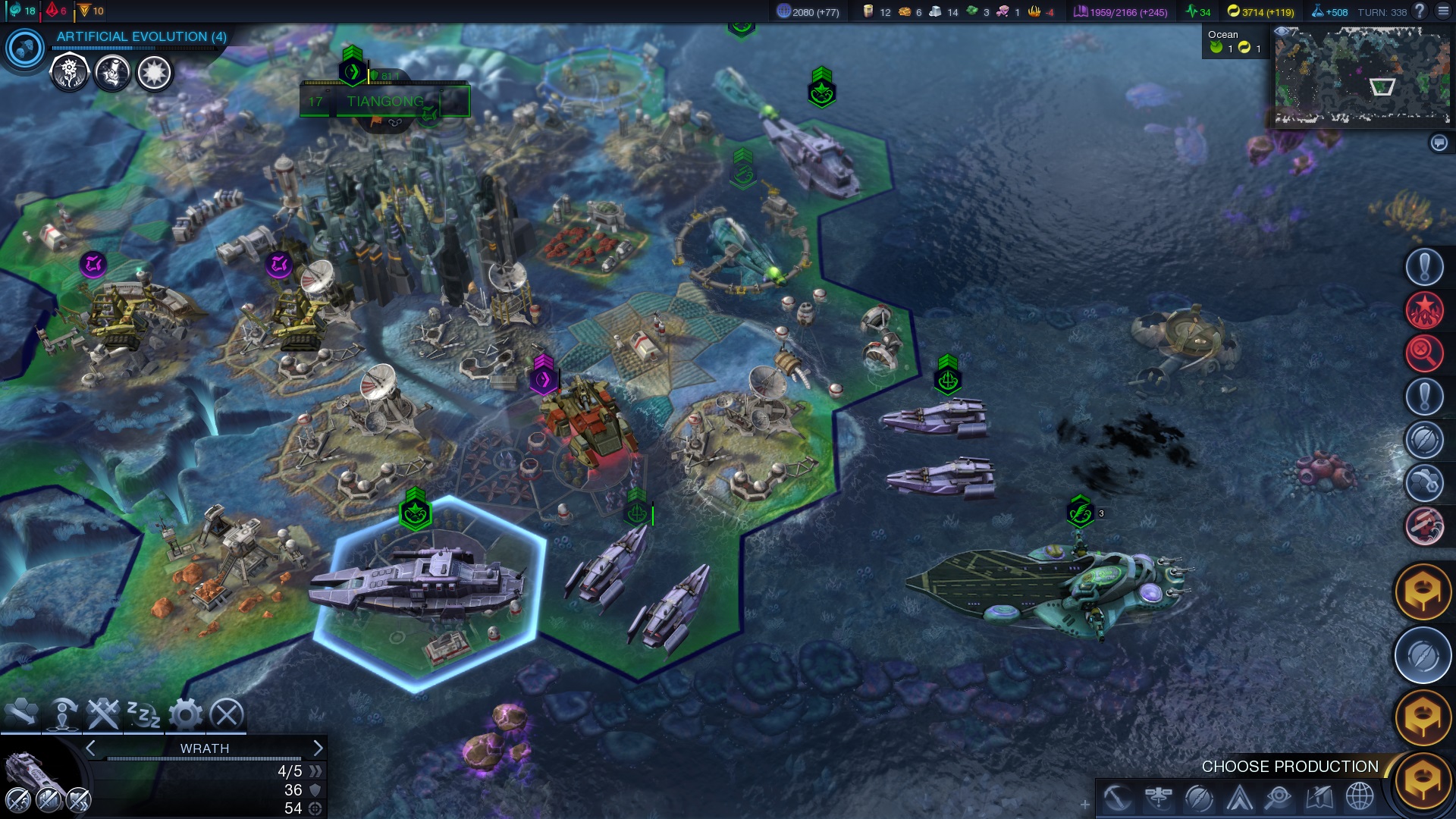Open the globe overview icon

[x=1360, y=798]
